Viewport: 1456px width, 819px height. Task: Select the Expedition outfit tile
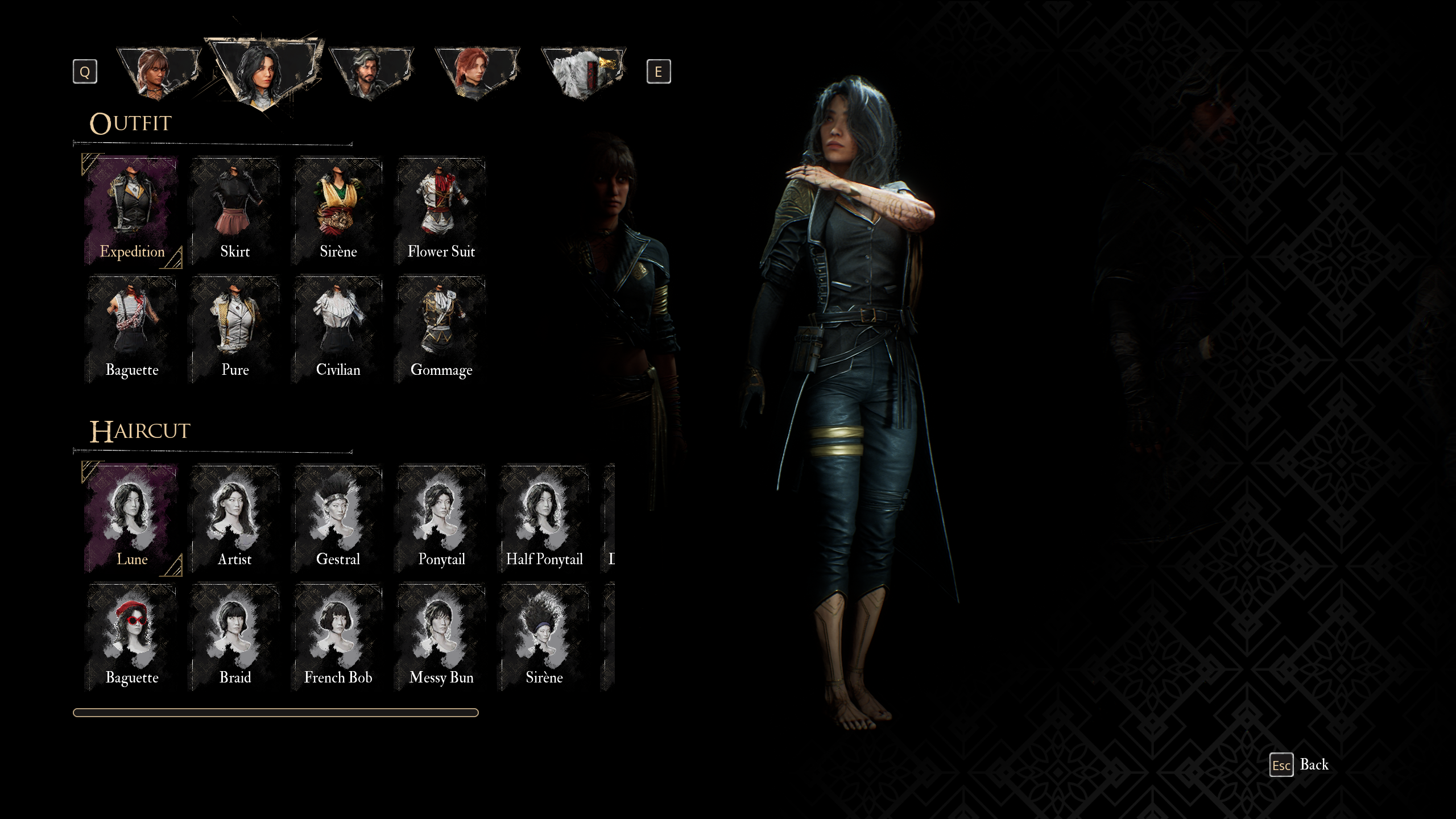click(132, 210)
